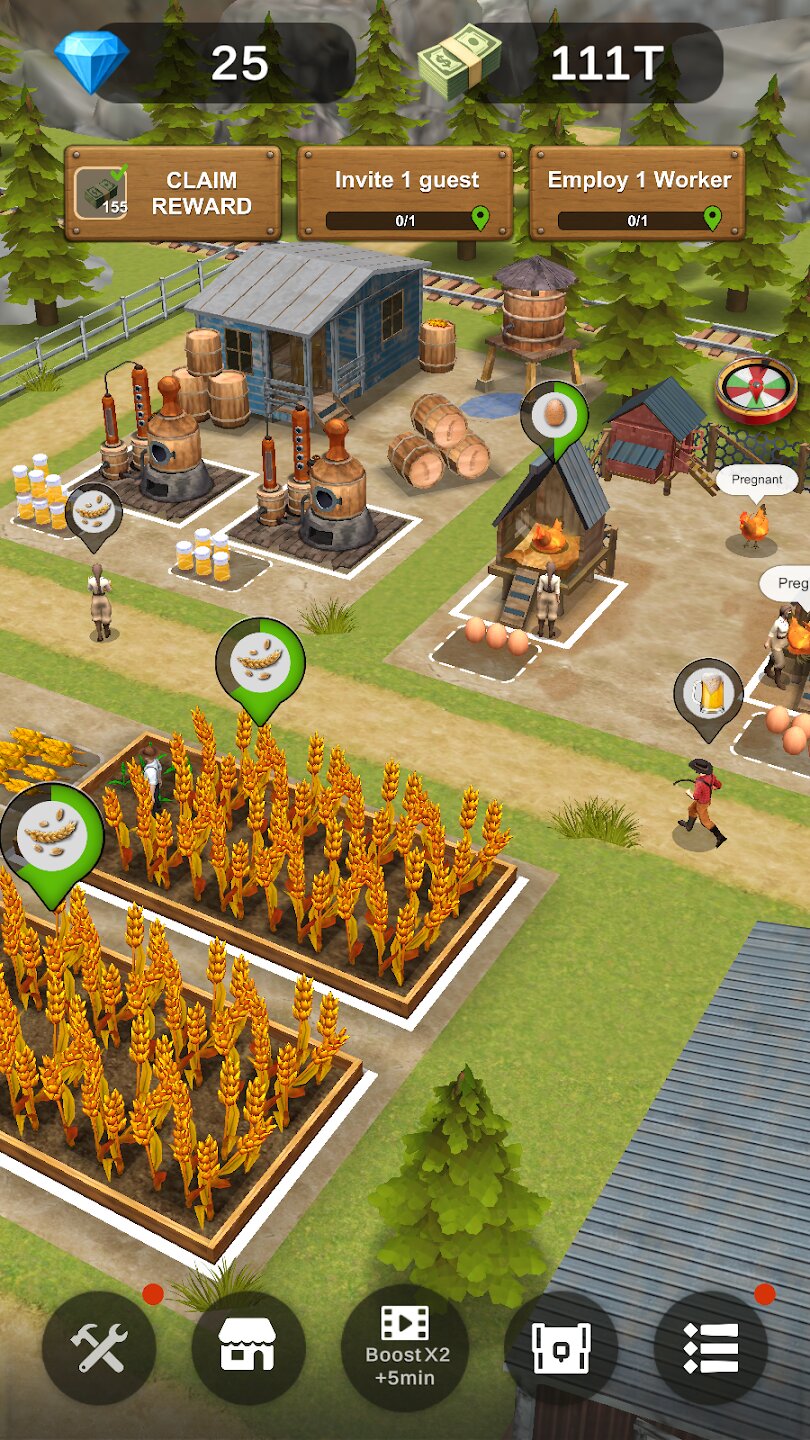This screenshot has height=1440, width=810.
Task: Open the Invite 1 guest quest
Action: pyautogui.click(x=405, y=193)
